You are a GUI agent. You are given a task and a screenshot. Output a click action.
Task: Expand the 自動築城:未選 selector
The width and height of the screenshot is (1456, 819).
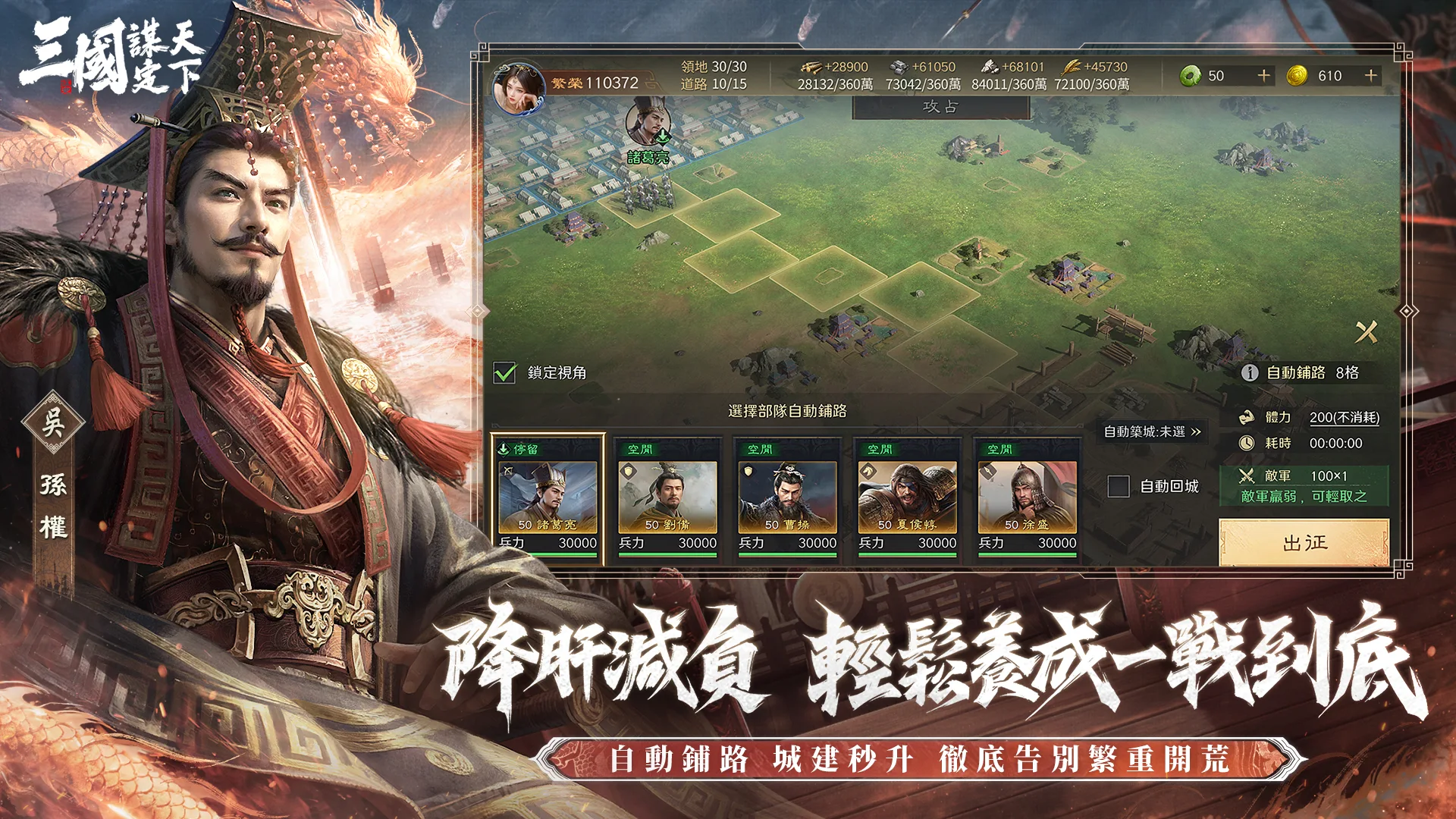(x=1153, y=431)
